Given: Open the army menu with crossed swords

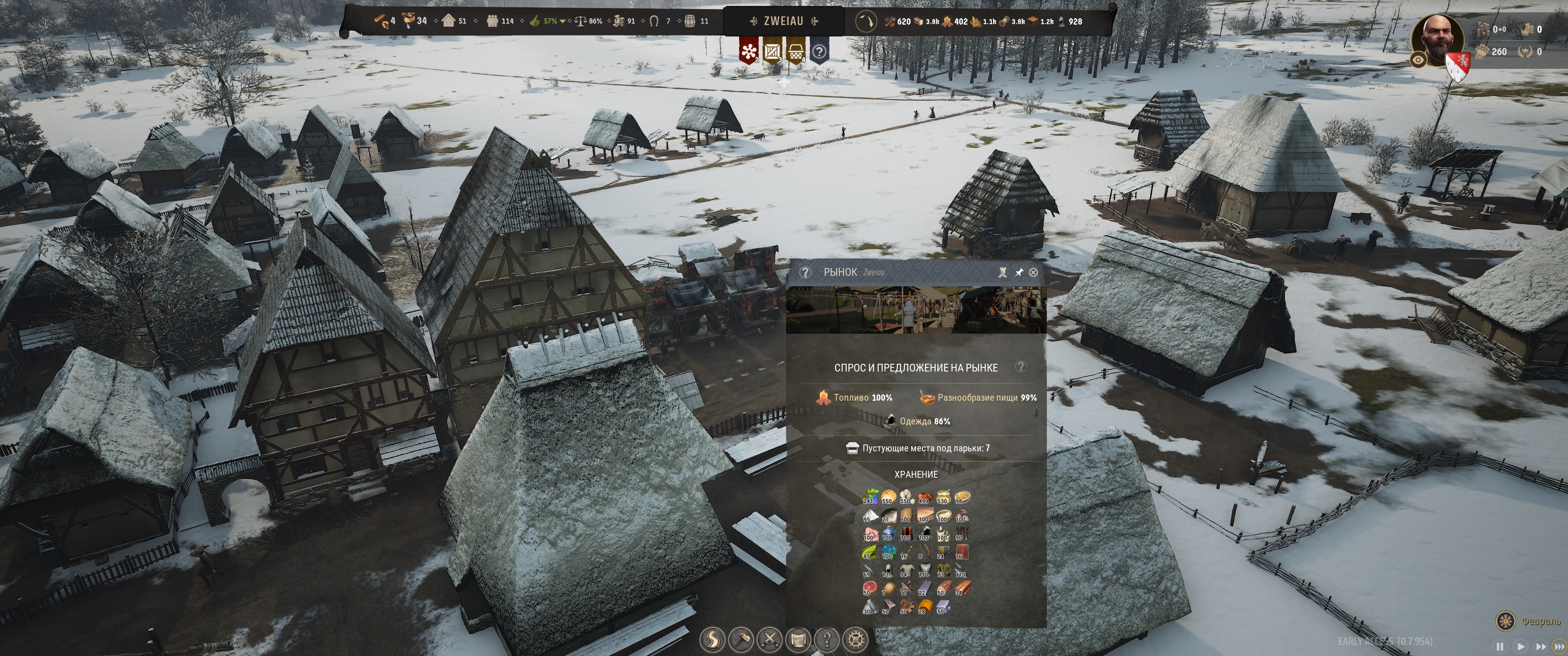Looking at the screenshot, I should coord(769,640).
